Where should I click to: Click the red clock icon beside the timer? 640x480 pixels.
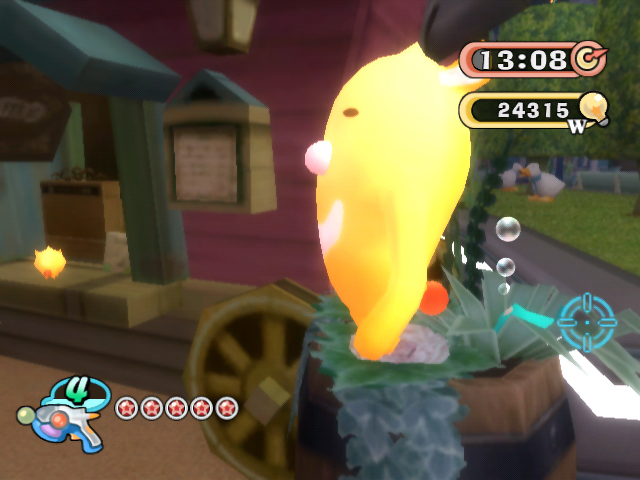click(590, 58)
